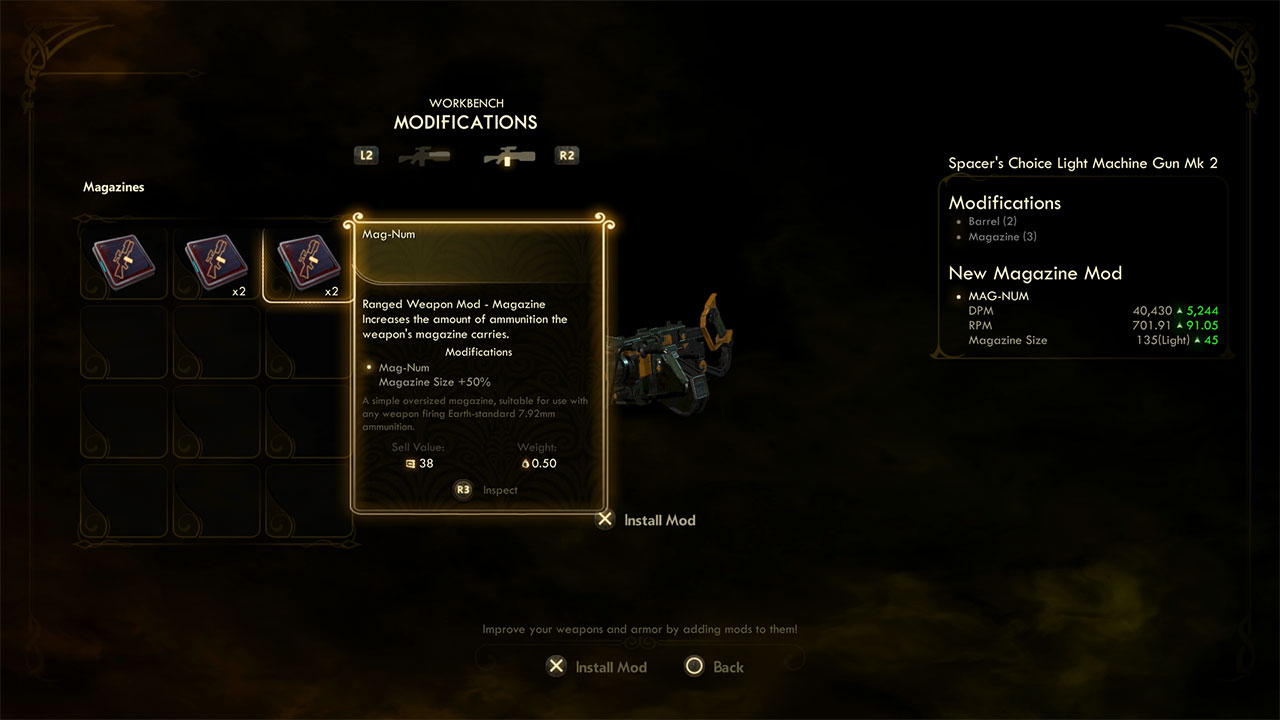Screen dimensions: 1280x720
Task: Inspect the Mag-Num mod from its tooltip
Action: [488, 490]
